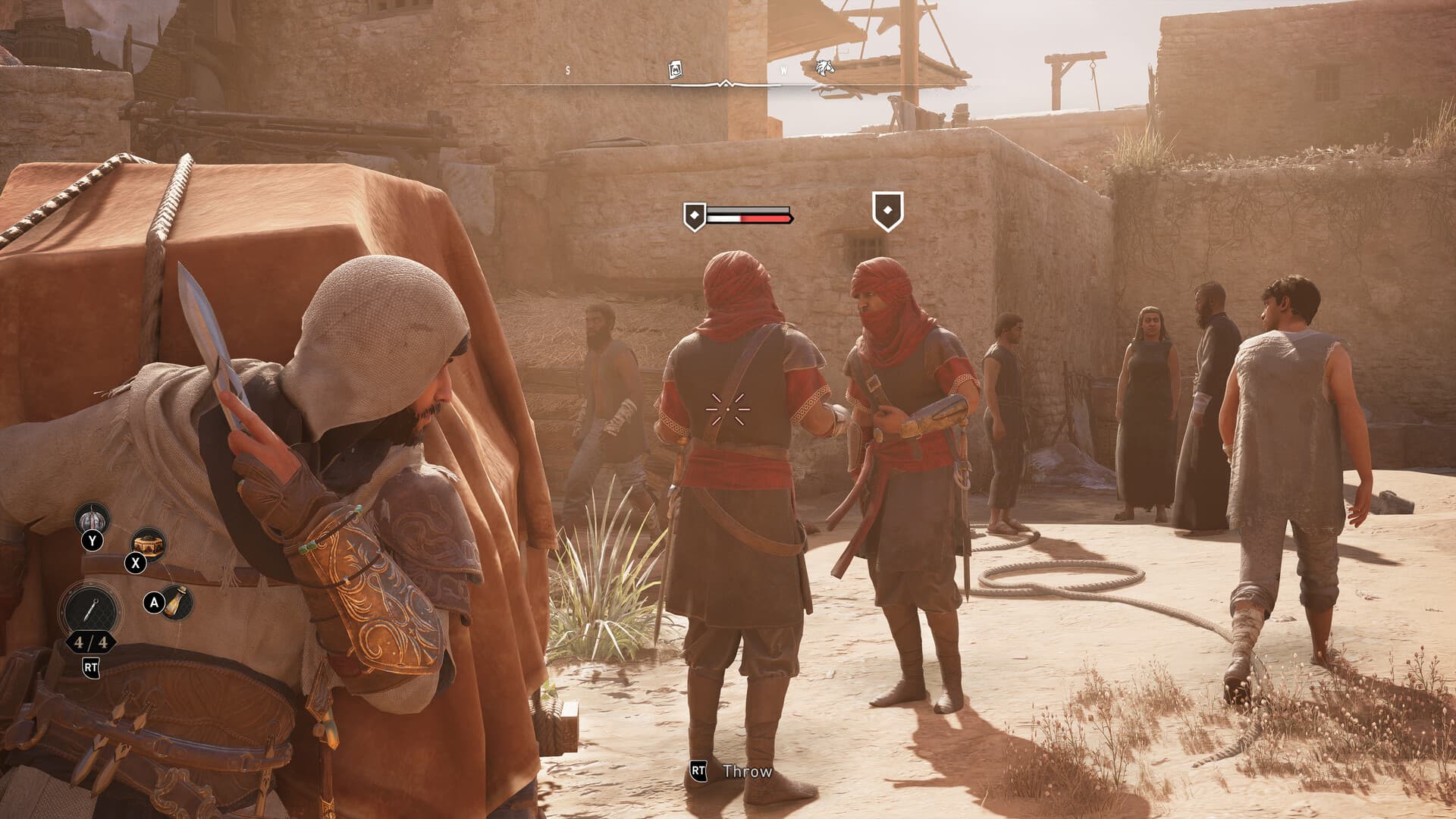The image size is (1456, 819).
Task: Click the wanted poster icon on the compass
Action: click(x=676, y=69)
